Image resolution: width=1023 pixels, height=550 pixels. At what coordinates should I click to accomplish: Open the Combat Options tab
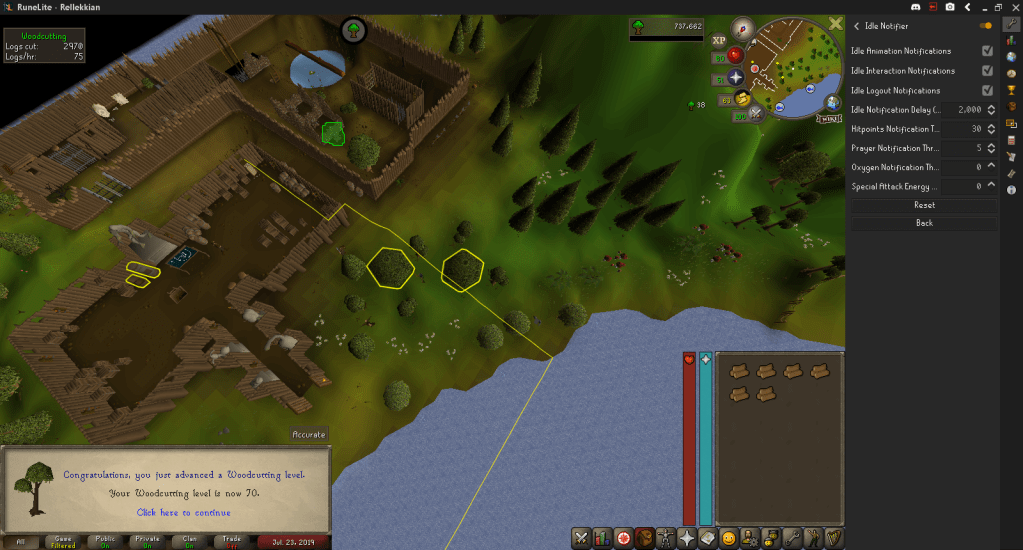[581, 538]
